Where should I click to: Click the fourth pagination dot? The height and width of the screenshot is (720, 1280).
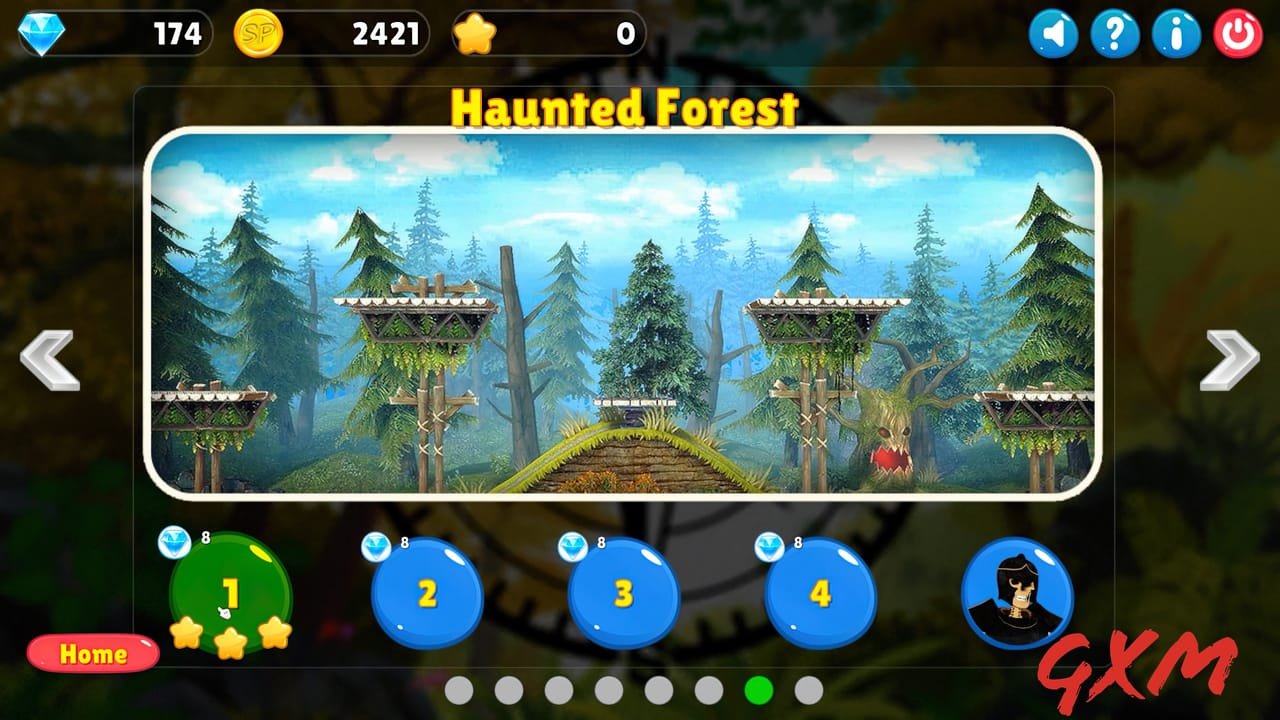[x=607, y=689]
